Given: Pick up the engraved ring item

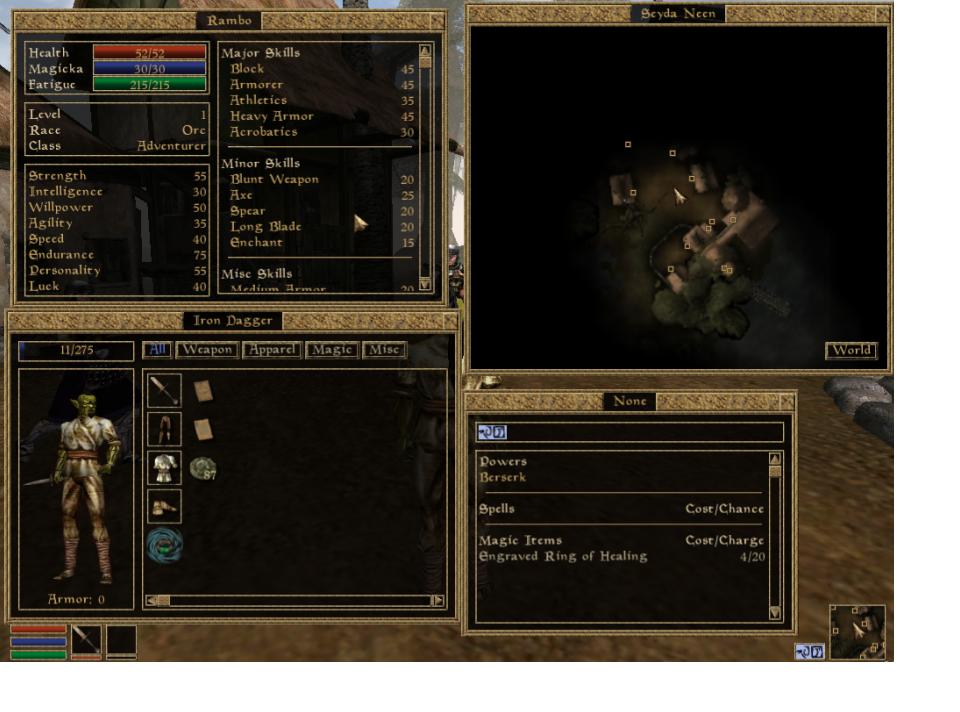Looking at the screenshot, I should (x=164, y=546).
